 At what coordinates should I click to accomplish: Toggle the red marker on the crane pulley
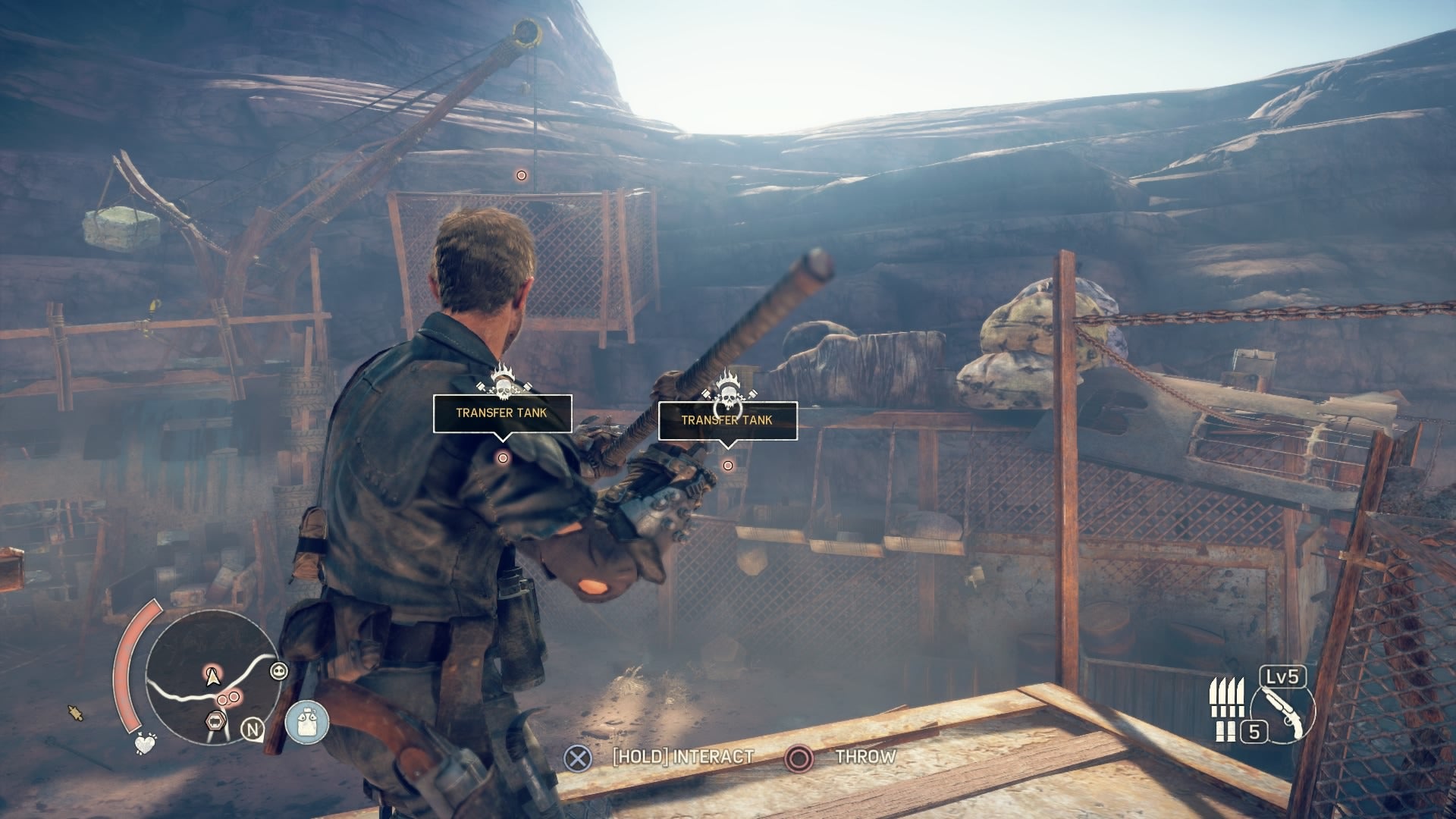pyautogui.click(x=520, y=175)
